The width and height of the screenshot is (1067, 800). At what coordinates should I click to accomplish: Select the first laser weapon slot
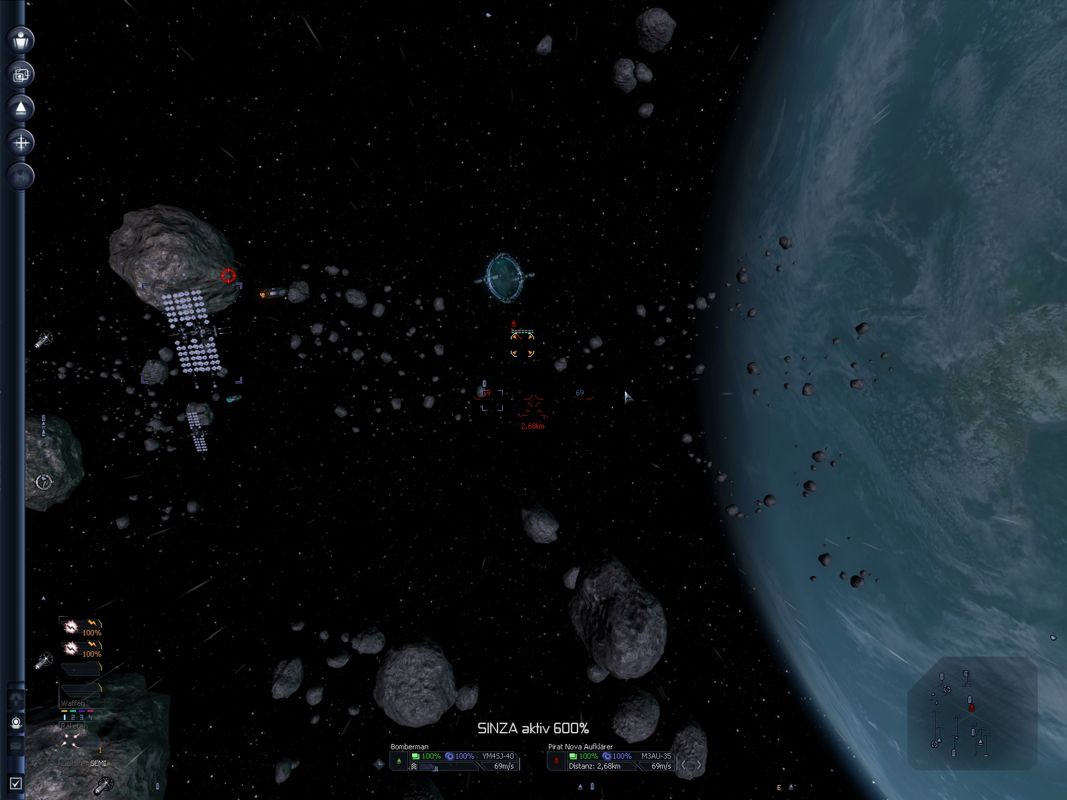(71, 627)
